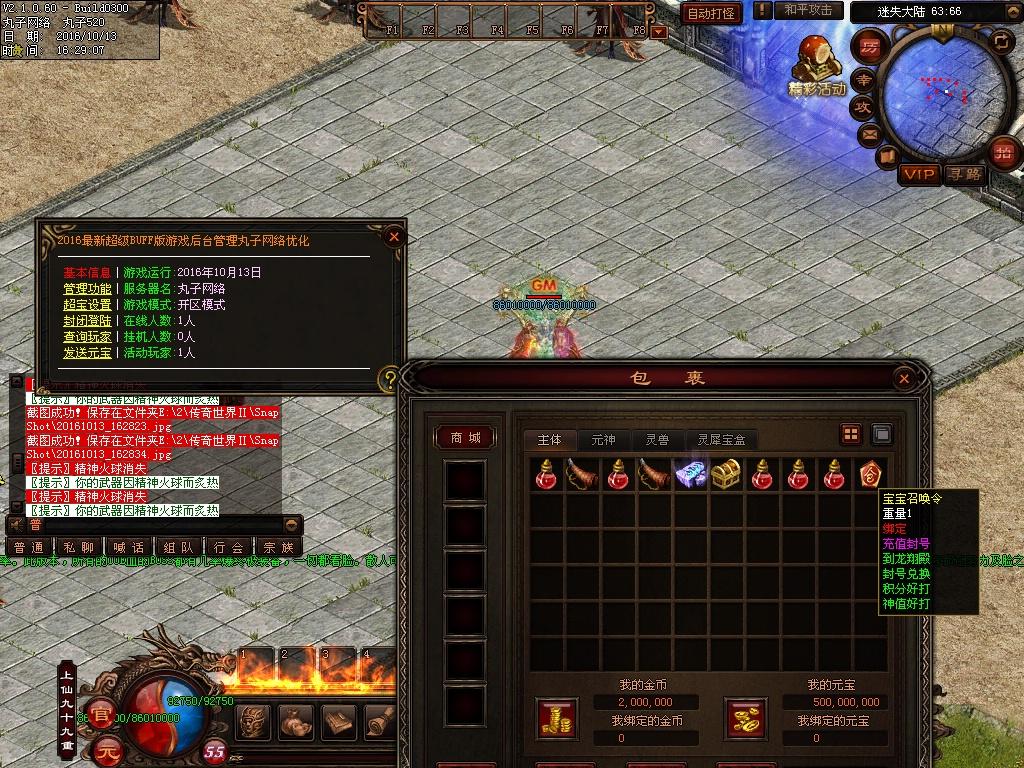The image size is (1024, 768).
Task: Click the gold coin stack button
Action: pos(556,719)
